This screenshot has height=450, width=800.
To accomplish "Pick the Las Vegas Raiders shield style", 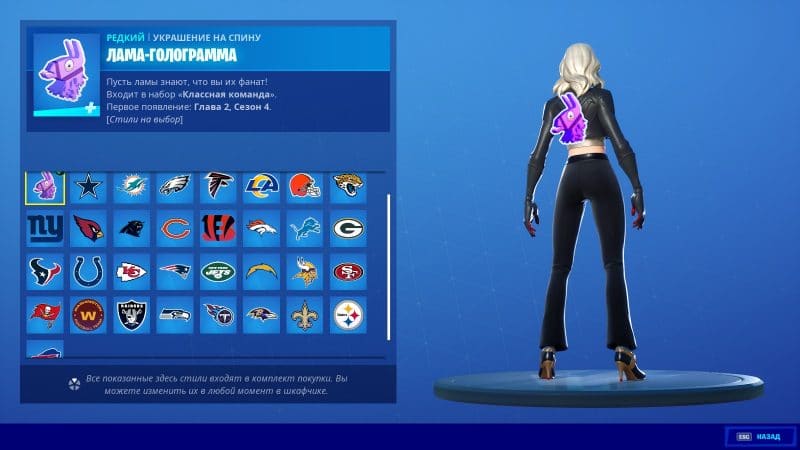I will (131, 314).
